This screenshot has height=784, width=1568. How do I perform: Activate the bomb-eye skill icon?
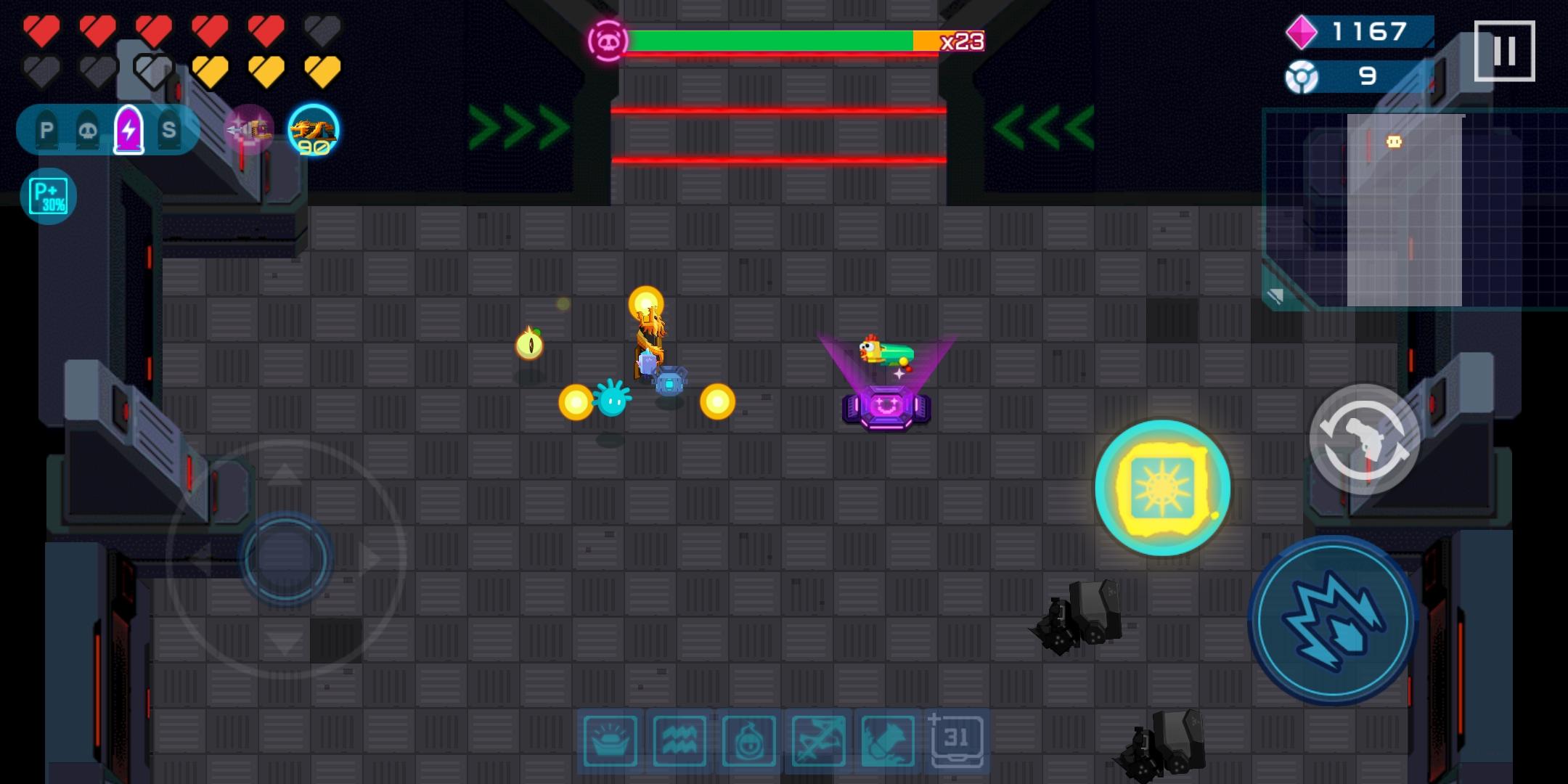748,742
